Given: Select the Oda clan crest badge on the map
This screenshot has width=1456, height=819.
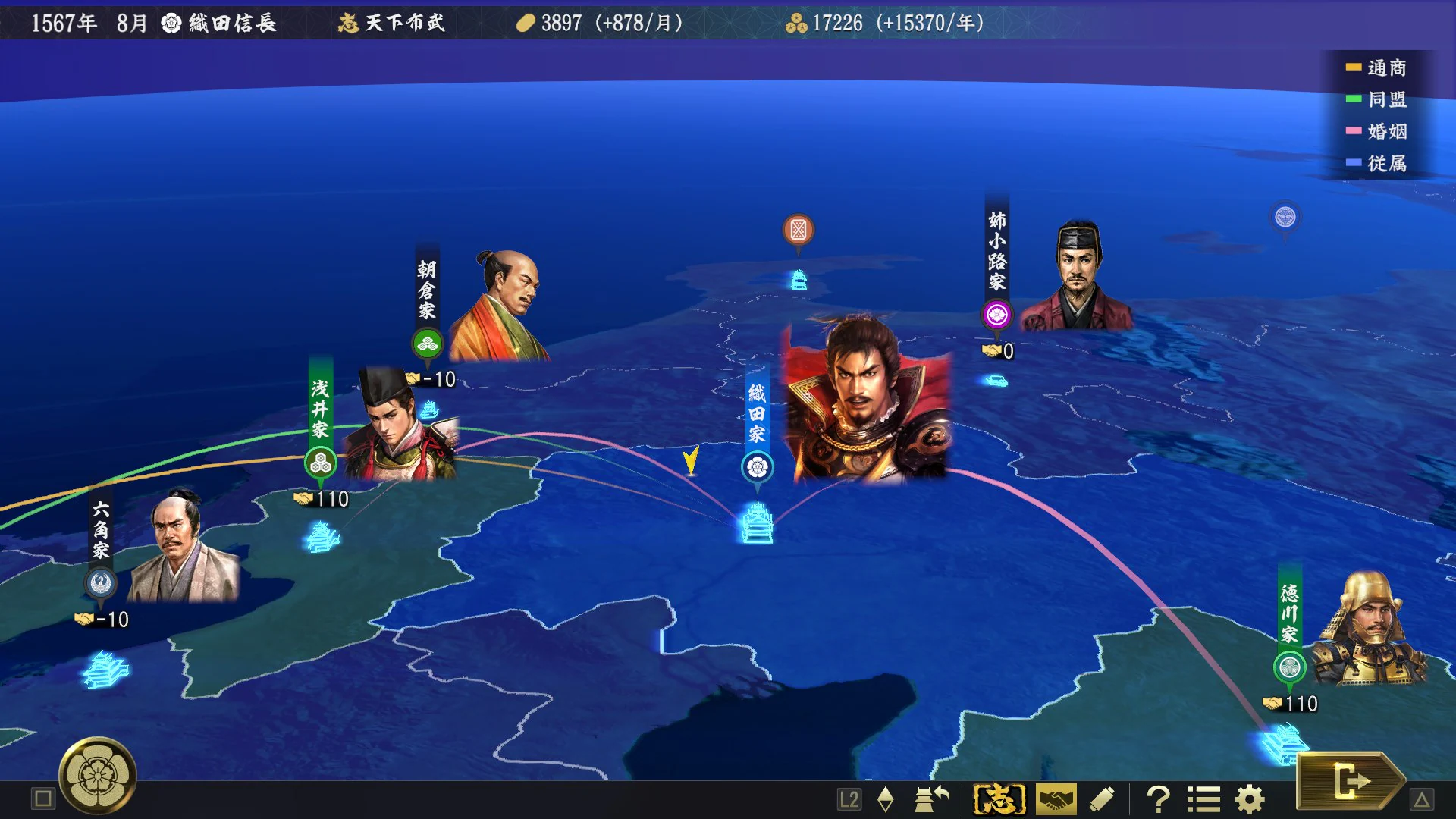Looking at the screenshot, I should (757, 466).
